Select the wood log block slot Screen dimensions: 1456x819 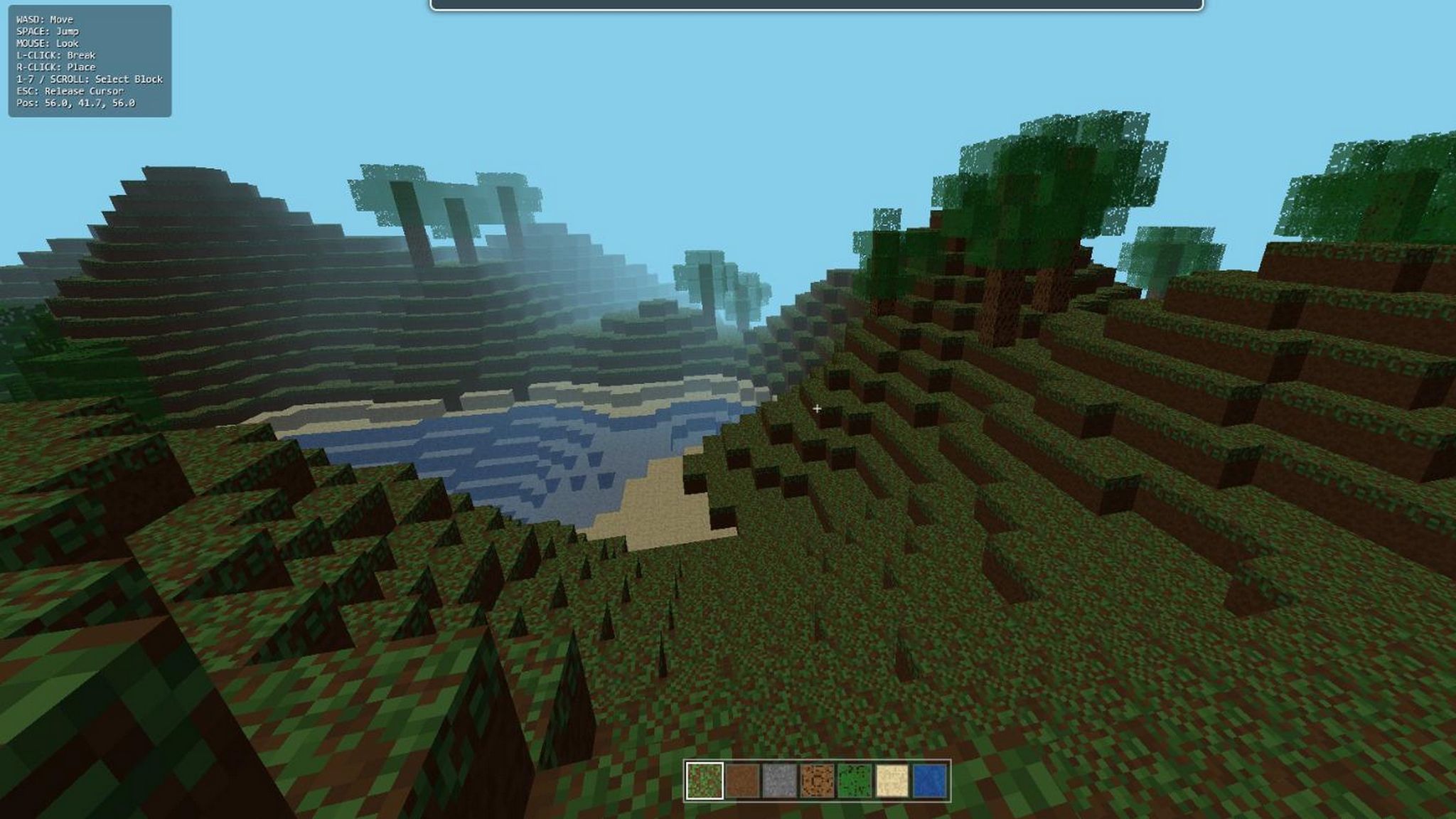[818, 781]
